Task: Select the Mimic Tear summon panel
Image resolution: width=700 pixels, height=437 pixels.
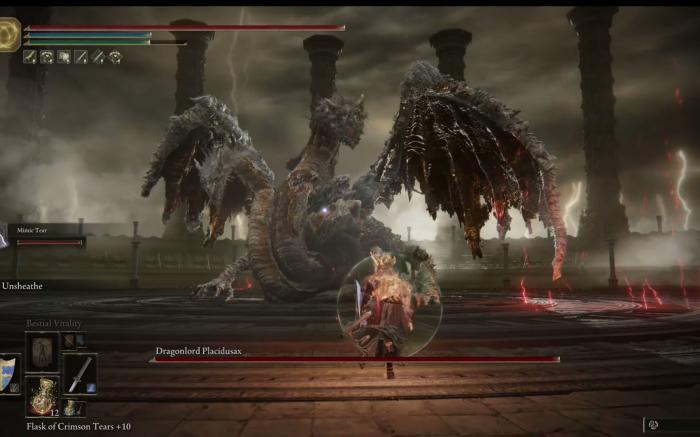Action: coord(46,235)
